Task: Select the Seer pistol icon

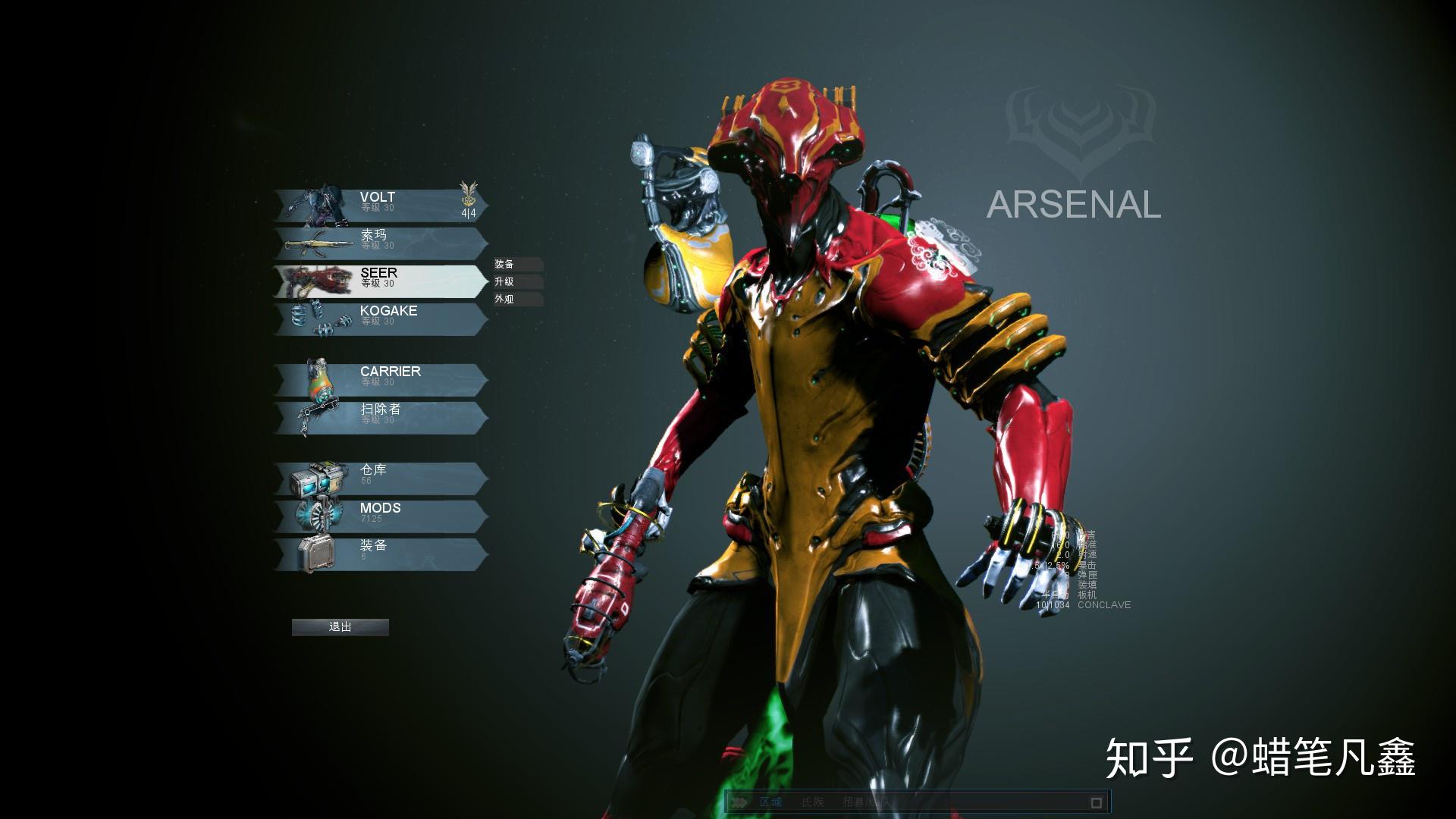Action: (x=318, y=279)
